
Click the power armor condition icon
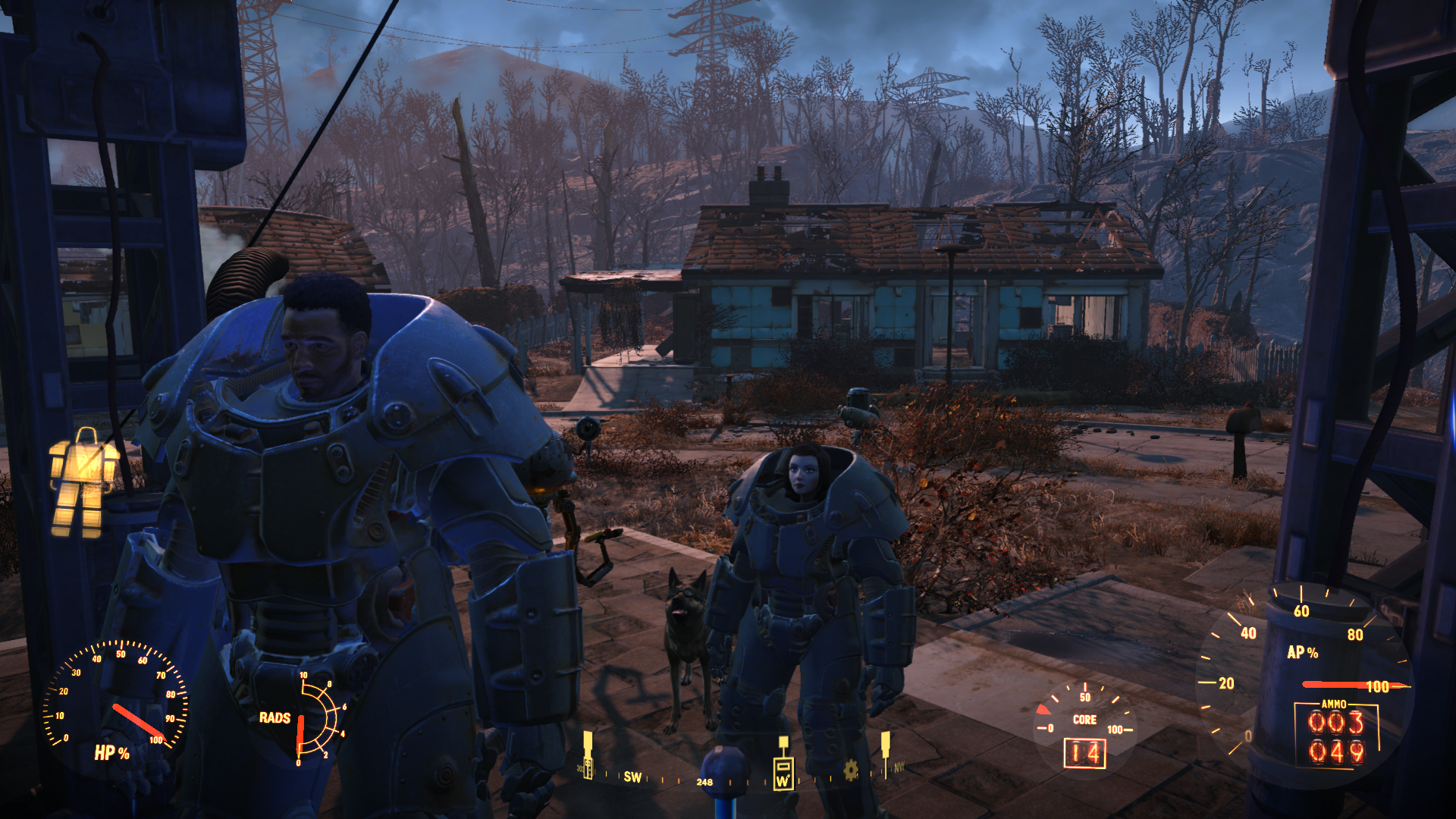pos(83,483)
